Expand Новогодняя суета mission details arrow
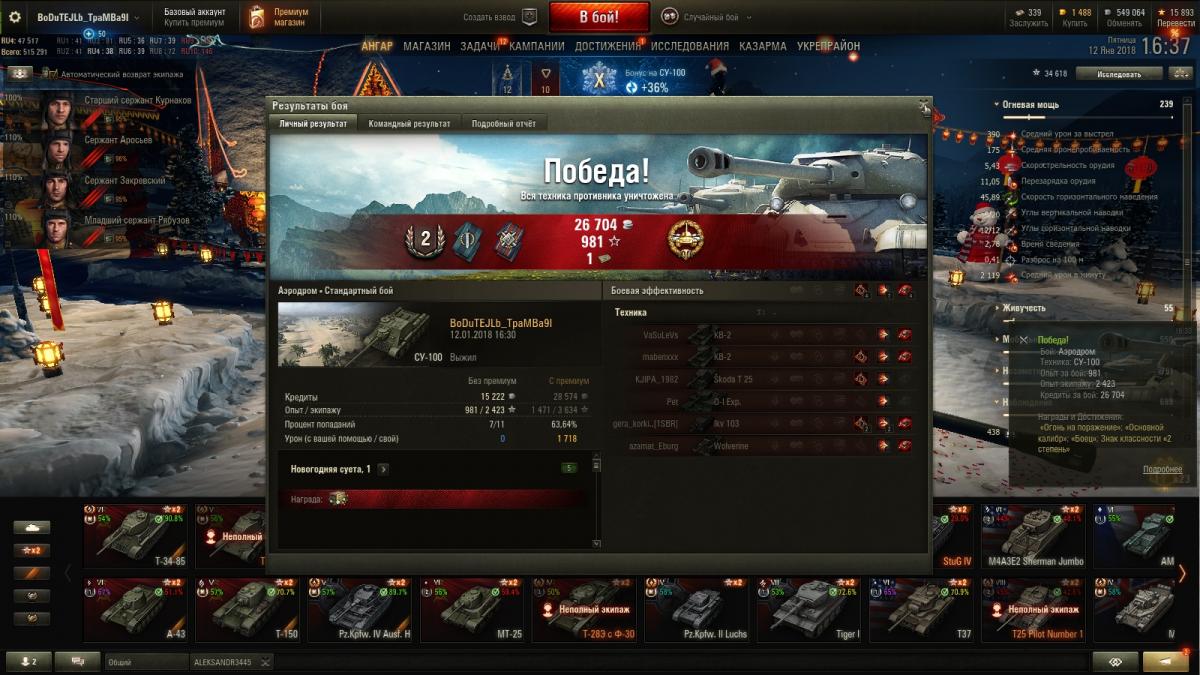This screenshot has height=675, width=1200. (384, 469)
